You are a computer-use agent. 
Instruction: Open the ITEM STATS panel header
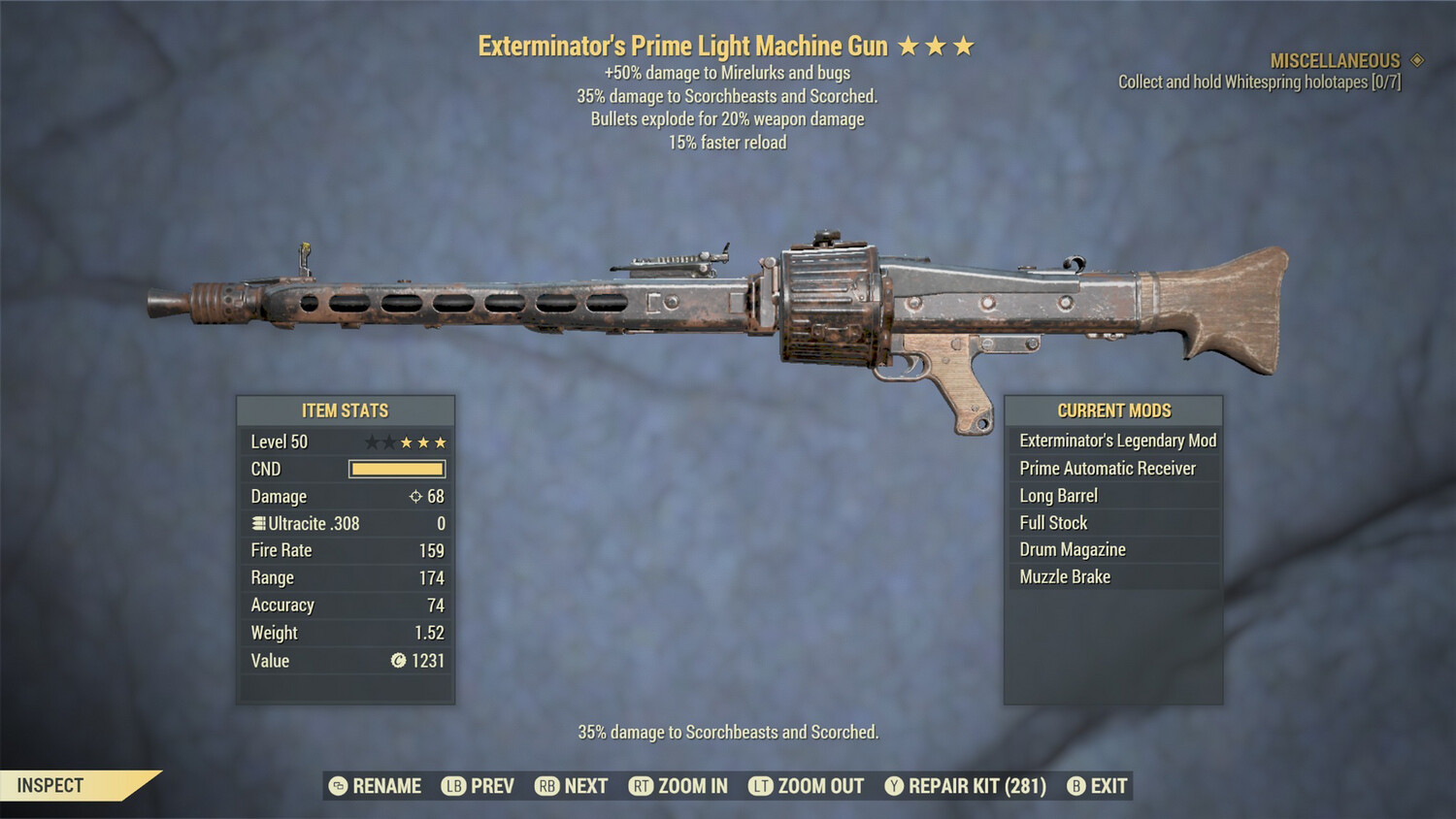pyautogui.click(x=345, y=409)
